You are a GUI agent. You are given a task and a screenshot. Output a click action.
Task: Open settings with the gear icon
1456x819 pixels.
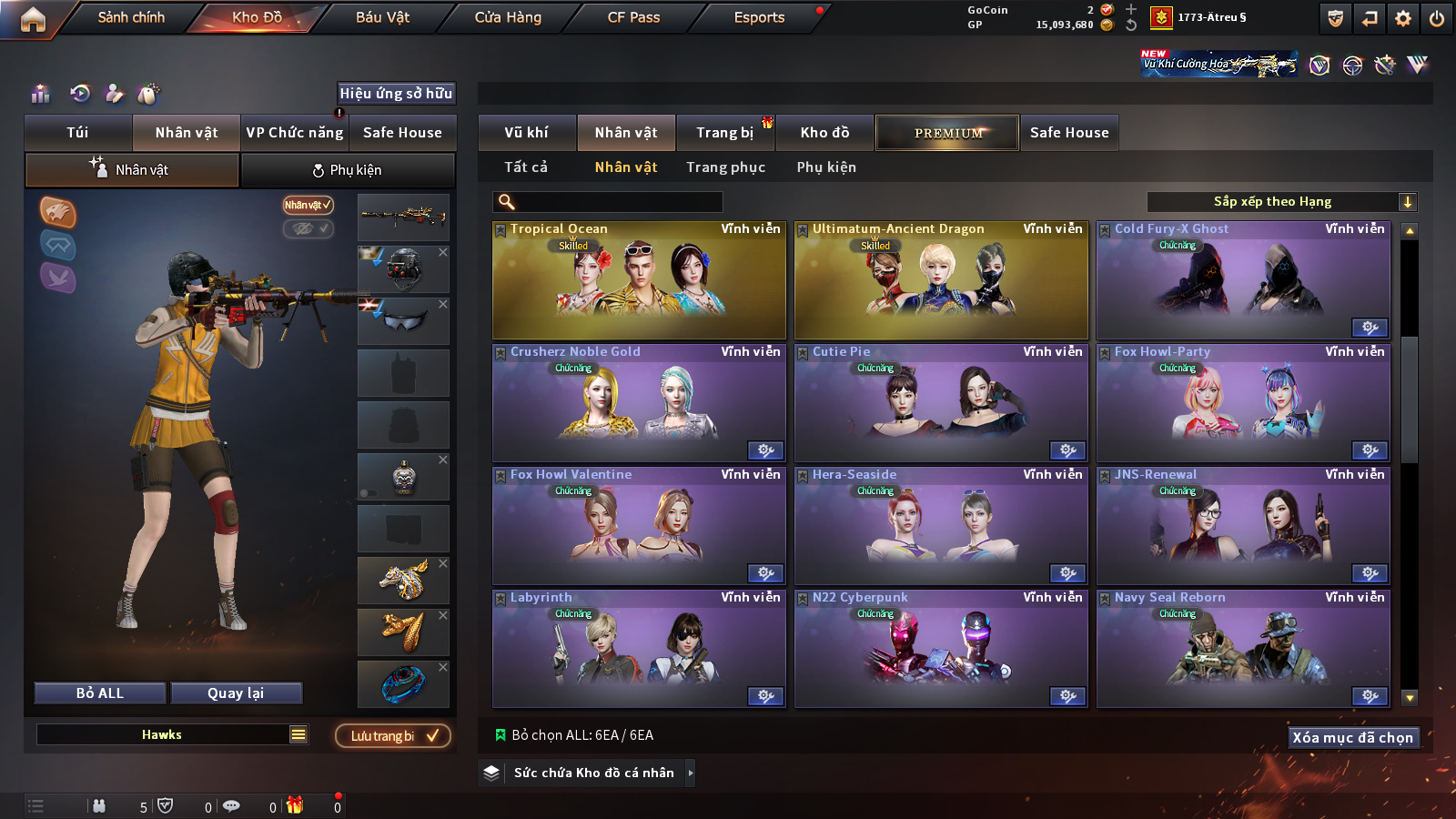(1403, 18)
